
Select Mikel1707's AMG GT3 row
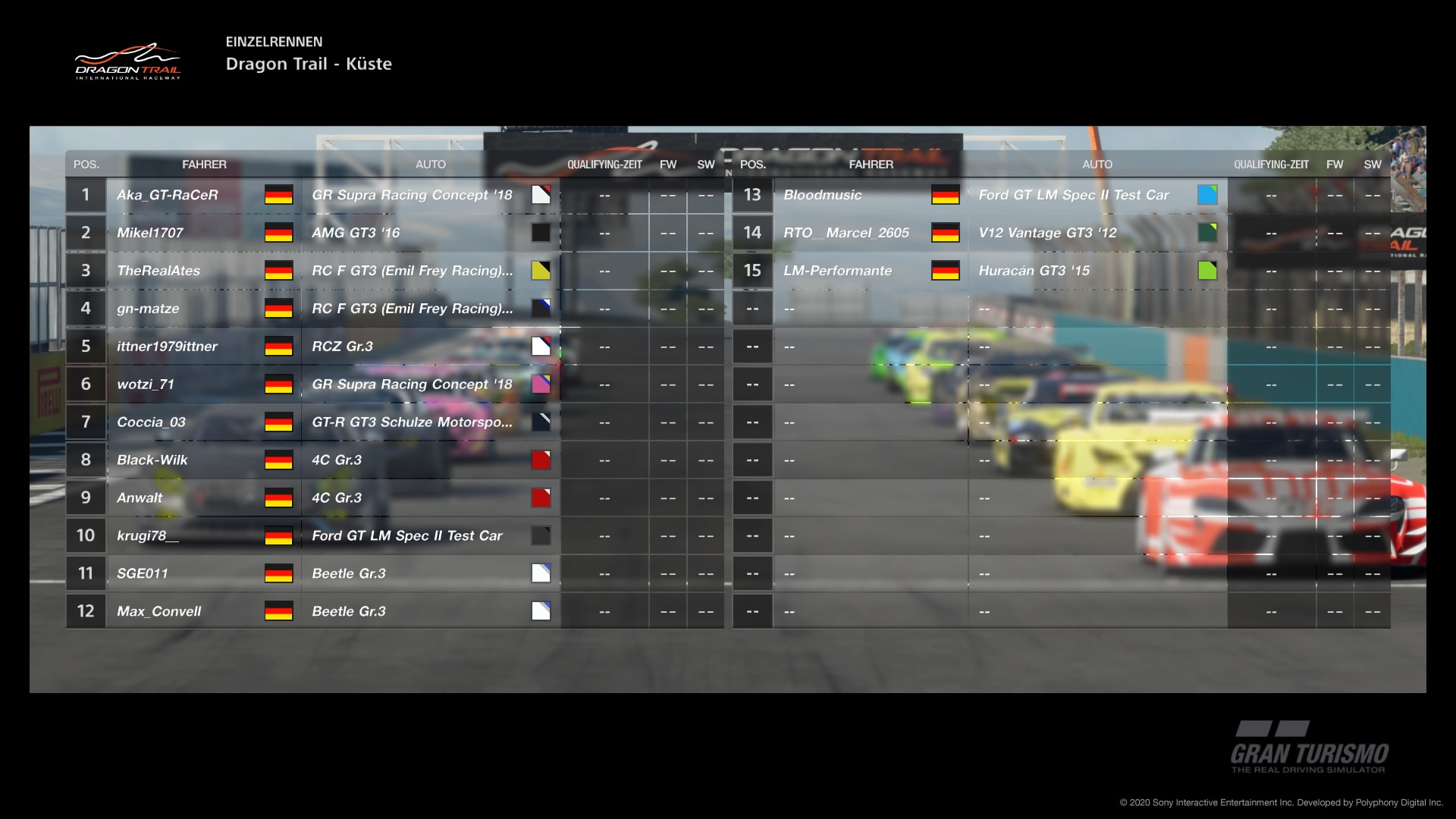(150, 233)
